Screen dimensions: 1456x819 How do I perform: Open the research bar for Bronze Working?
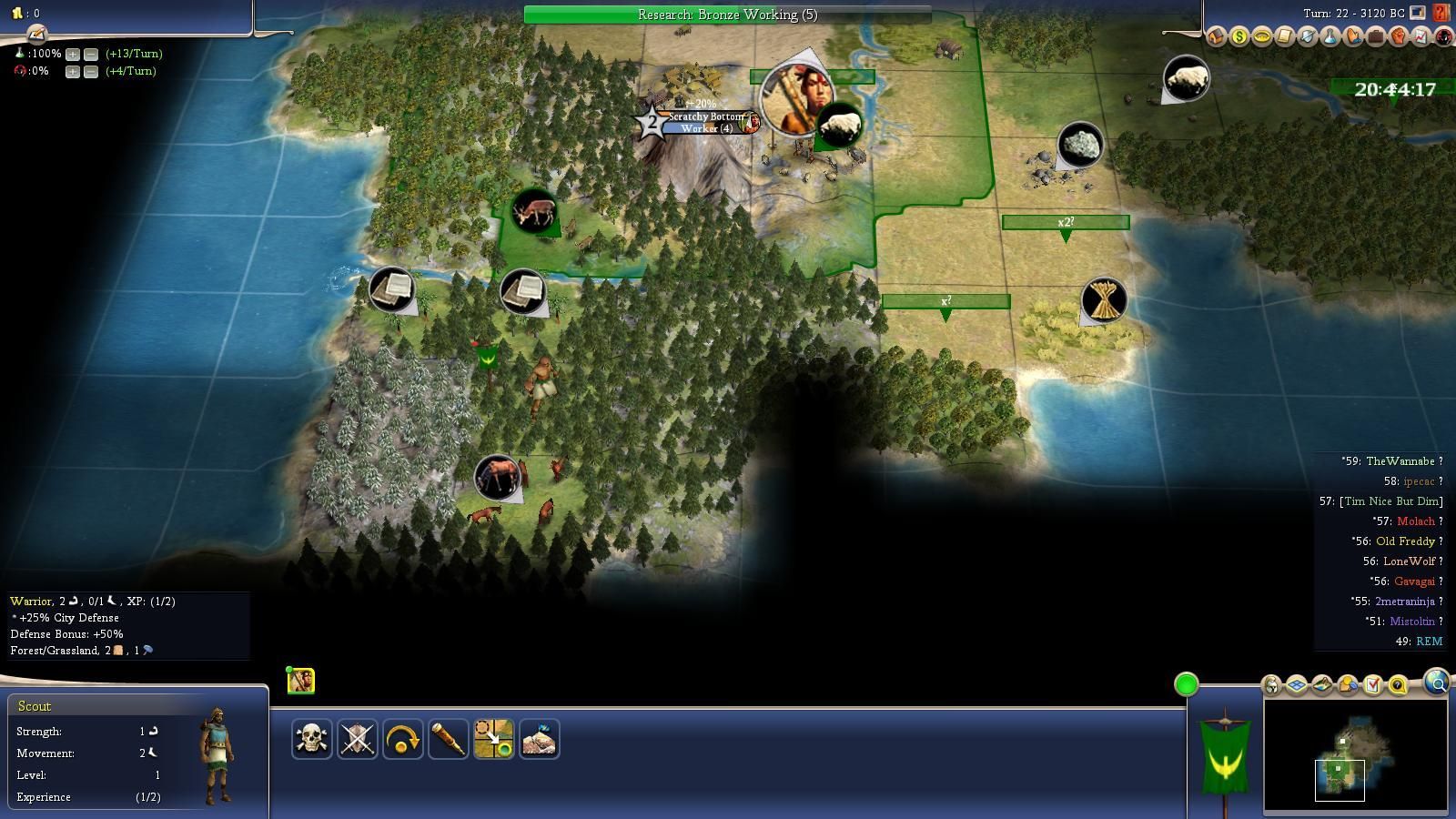coord(727,15)
